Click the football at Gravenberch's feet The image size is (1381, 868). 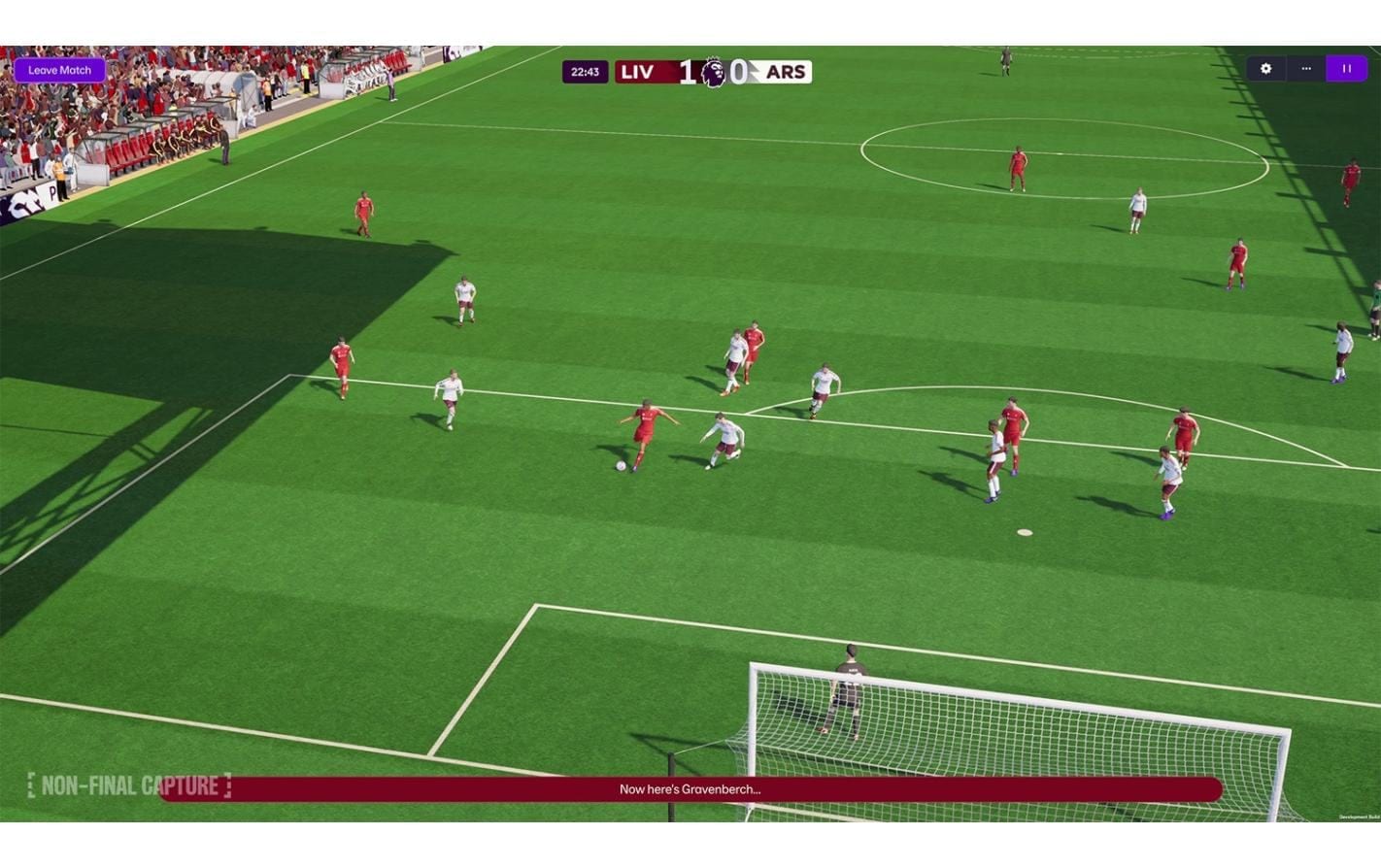pos(623,465)
